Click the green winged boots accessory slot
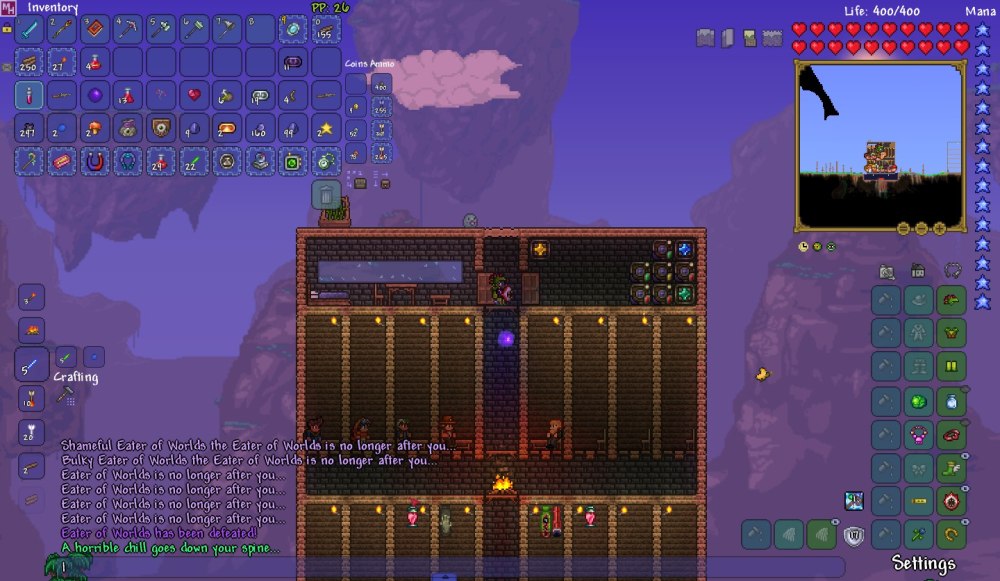Viewport: 1000px width, 581px height. coord(952,467)
